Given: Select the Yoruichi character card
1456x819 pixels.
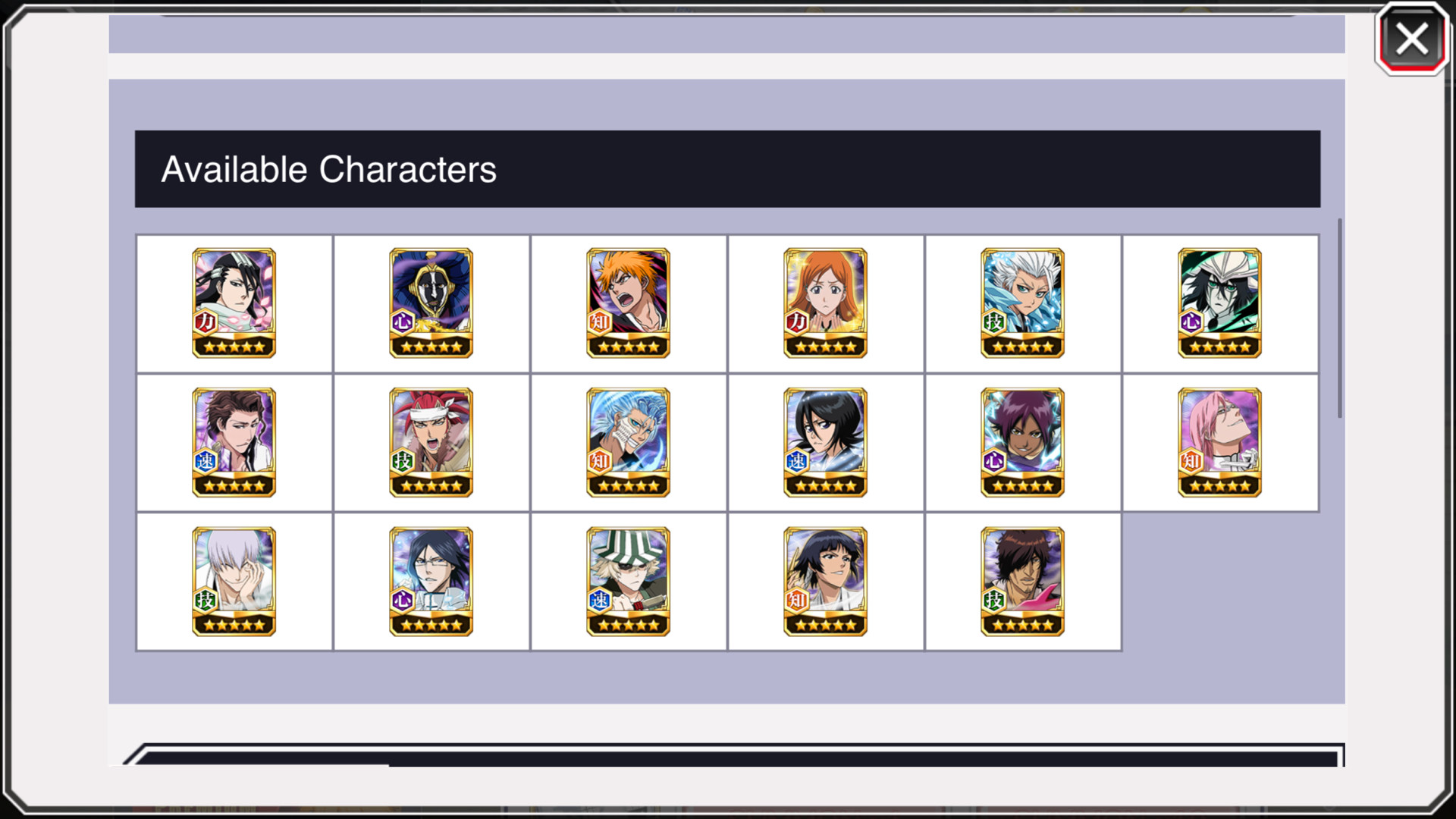Looking at the screenshot, I should tap(1022, 441).
